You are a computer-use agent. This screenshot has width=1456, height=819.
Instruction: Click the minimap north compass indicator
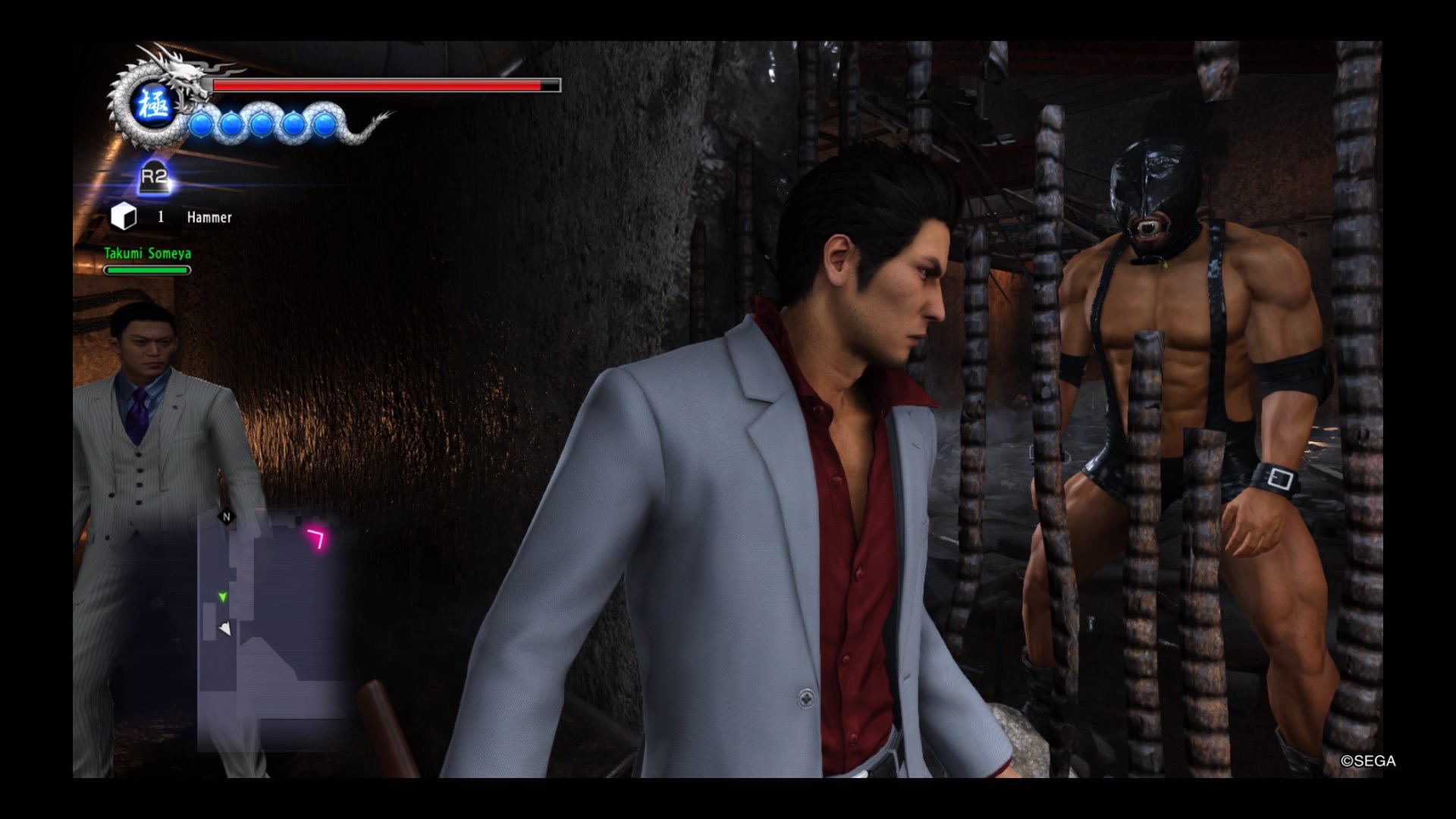pyautogui.click(x=226, y=517)
